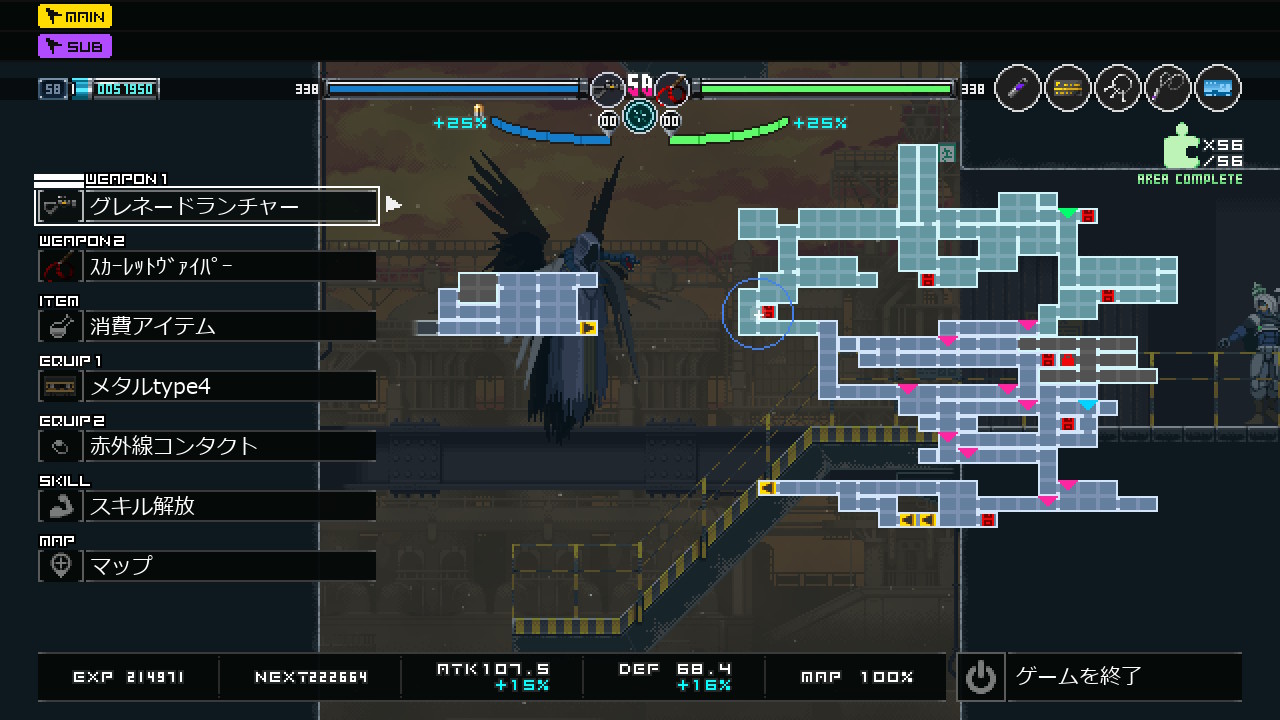The width and height of the screenshot is (1280, 720).
Task: Click the cyan triangle marker on the map
Action: 1087,405
